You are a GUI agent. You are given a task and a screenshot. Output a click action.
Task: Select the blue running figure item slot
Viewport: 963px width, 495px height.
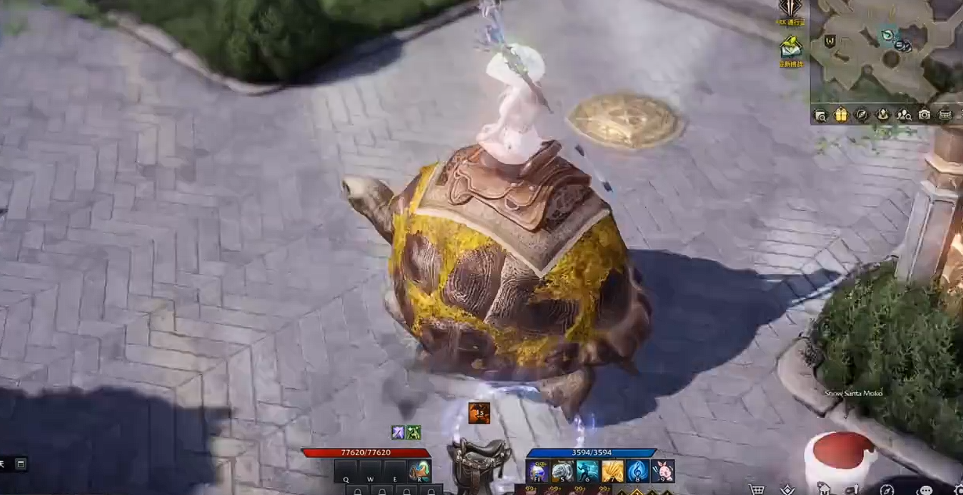(x=587, y=471)
